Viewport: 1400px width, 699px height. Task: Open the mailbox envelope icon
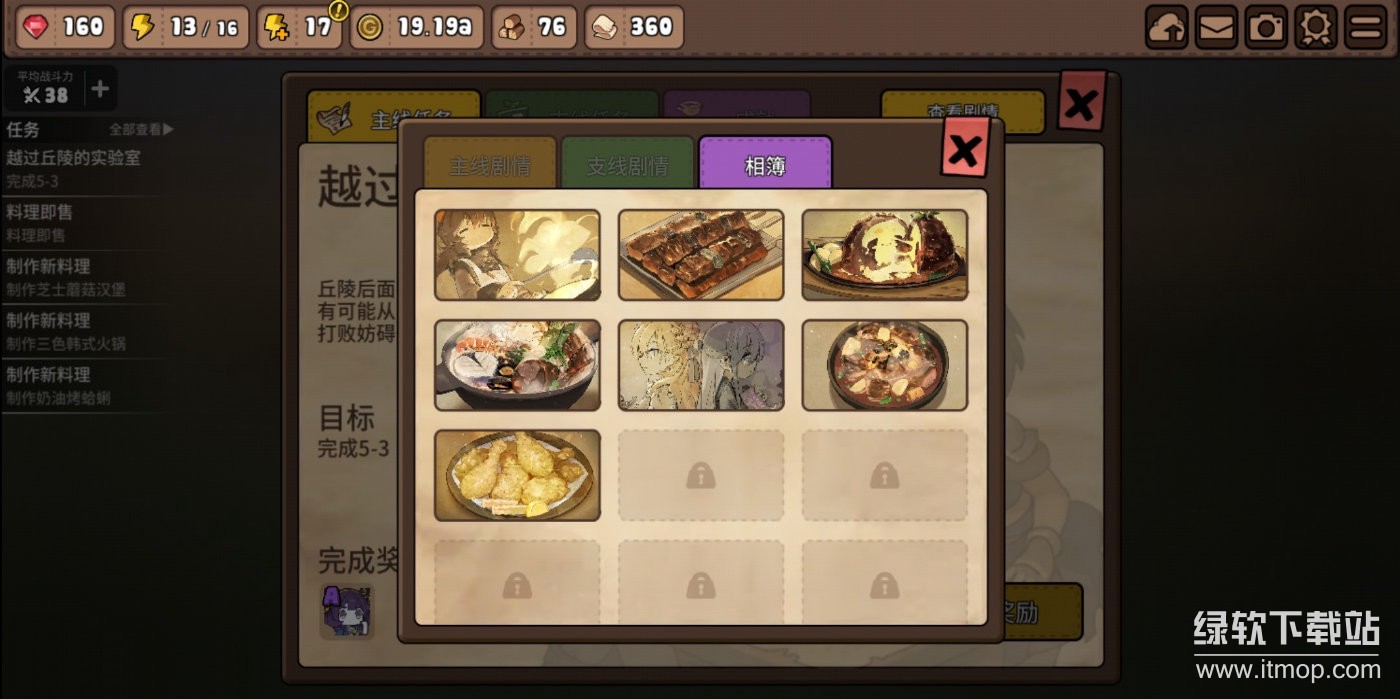1216,28
